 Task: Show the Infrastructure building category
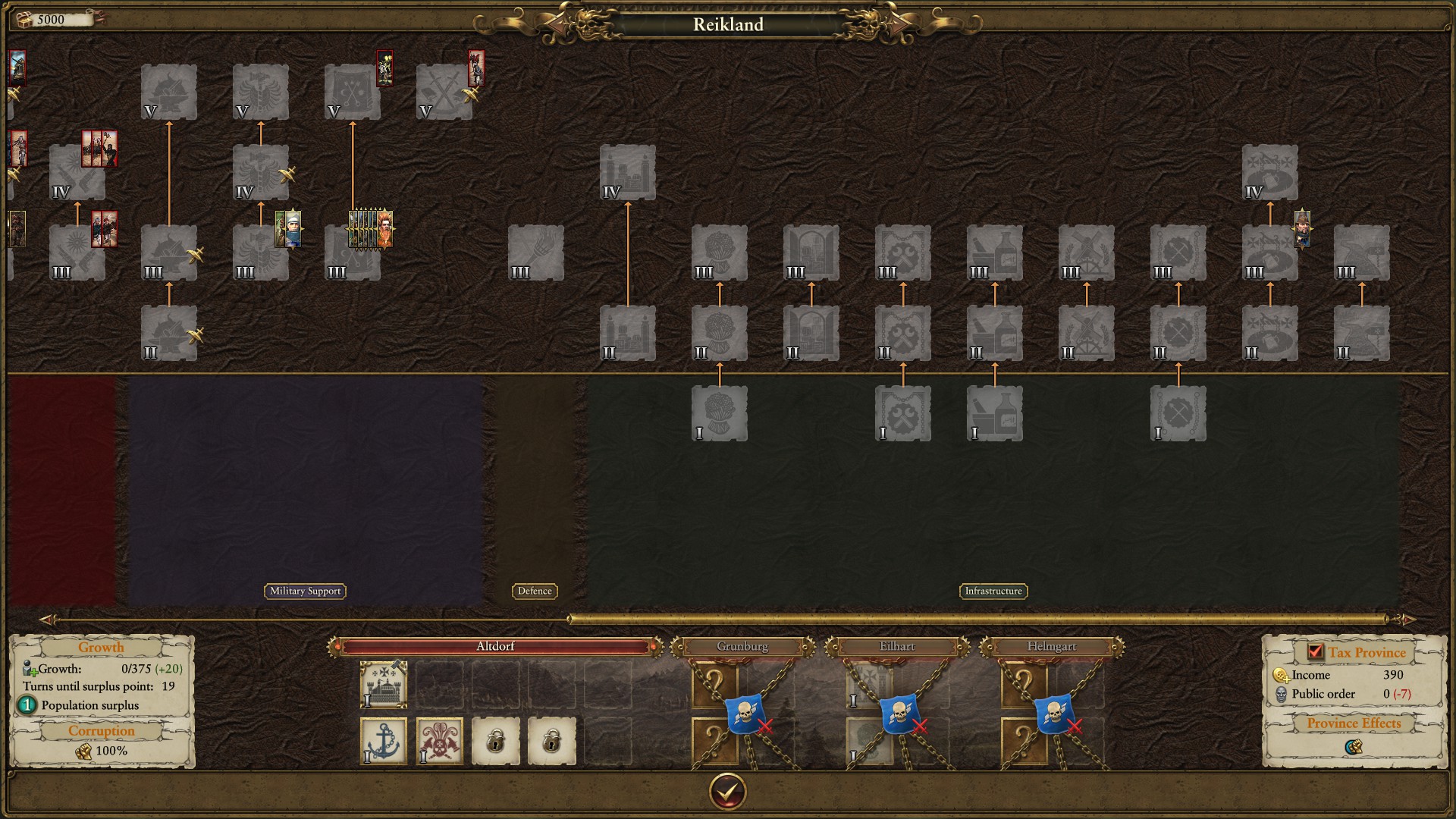coord(993,591)
